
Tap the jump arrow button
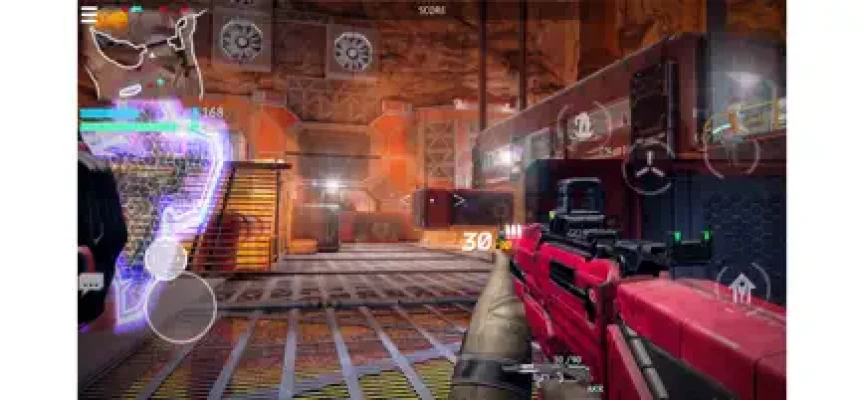(x=742, y=289)
